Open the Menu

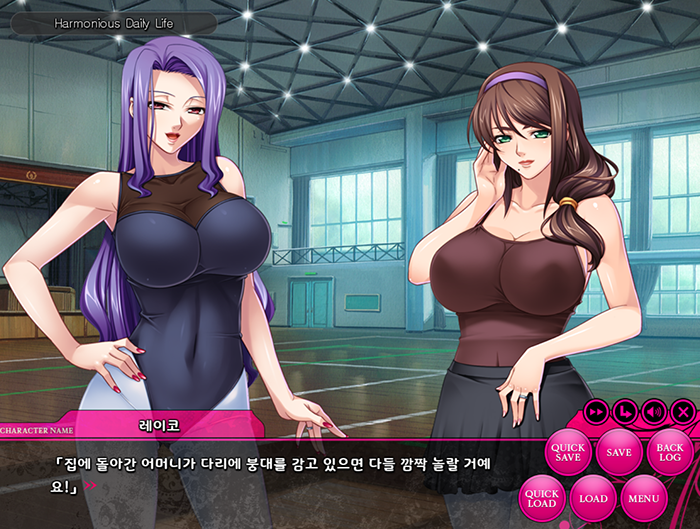[644, 498]
